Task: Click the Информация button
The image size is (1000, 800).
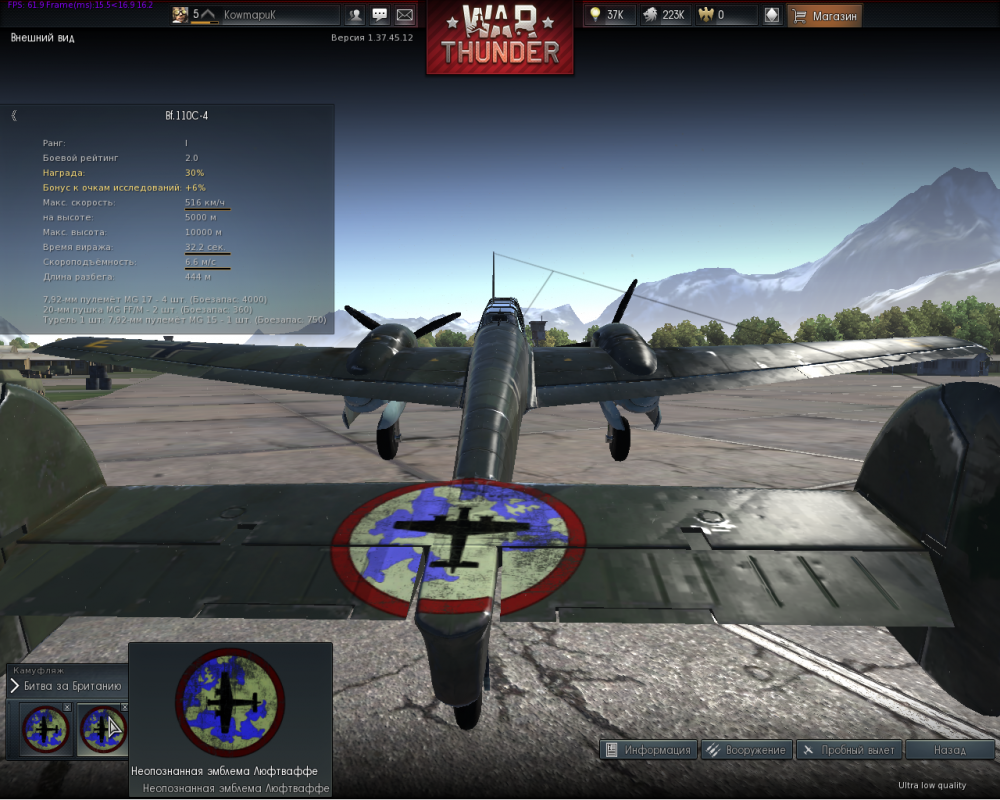Action: [648, 750]
